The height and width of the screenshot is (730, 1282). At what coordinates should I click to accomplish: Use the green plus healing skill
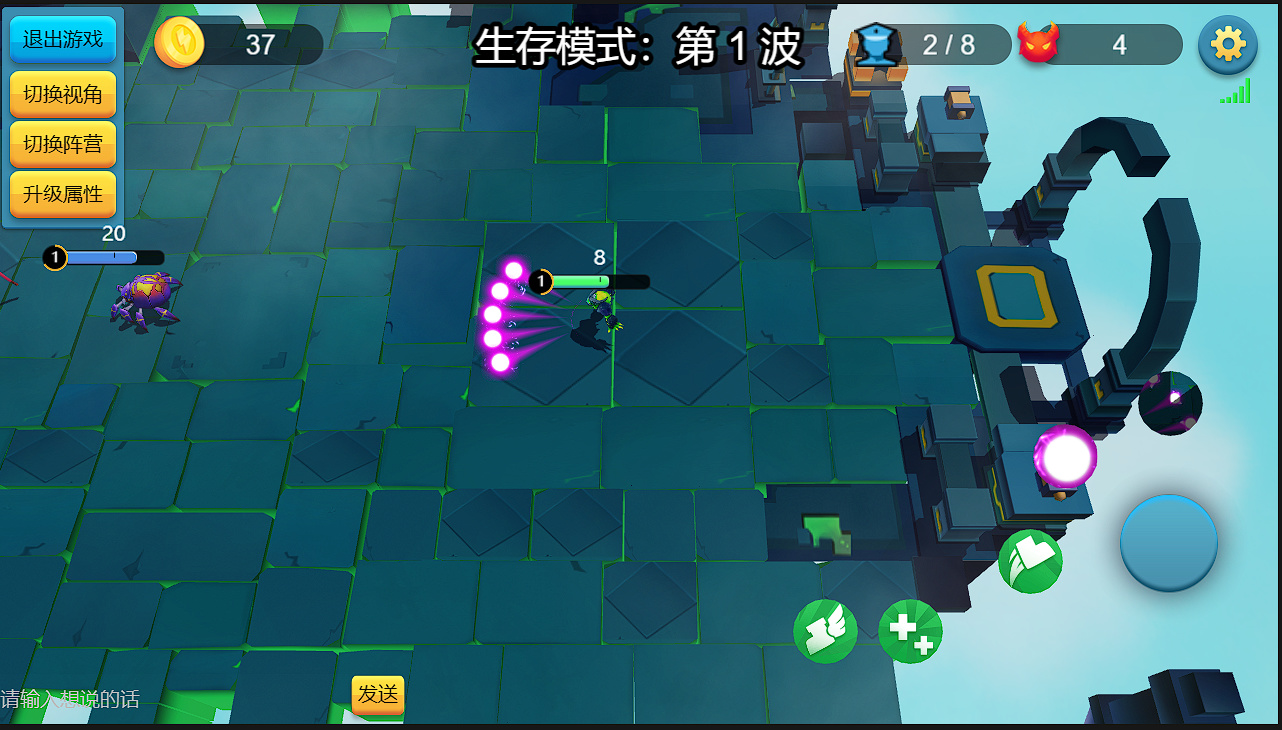(910, 631)
